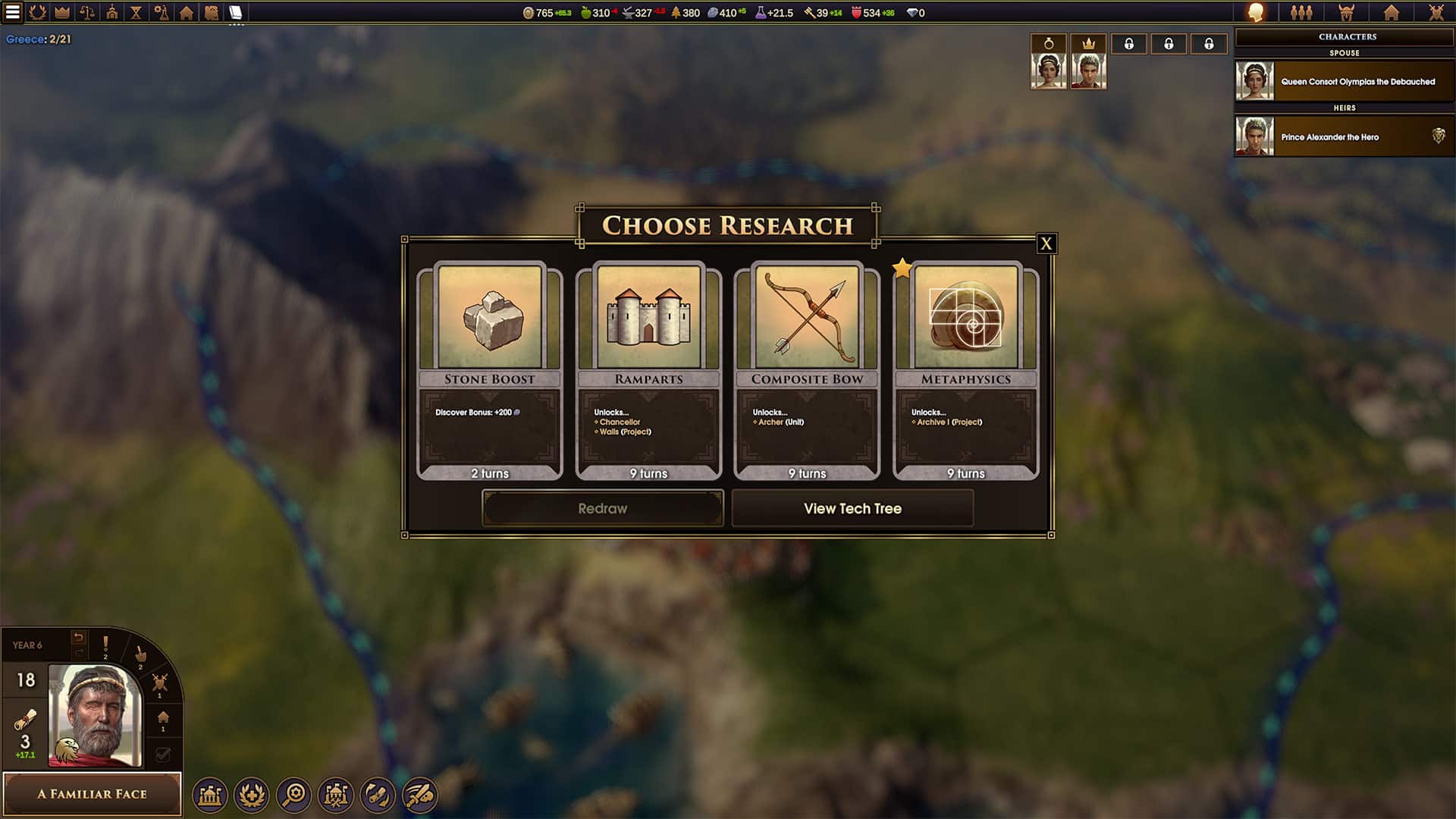Open the first locked character slot
This screenshot has width=1456, height=819.
(1129, 43)
